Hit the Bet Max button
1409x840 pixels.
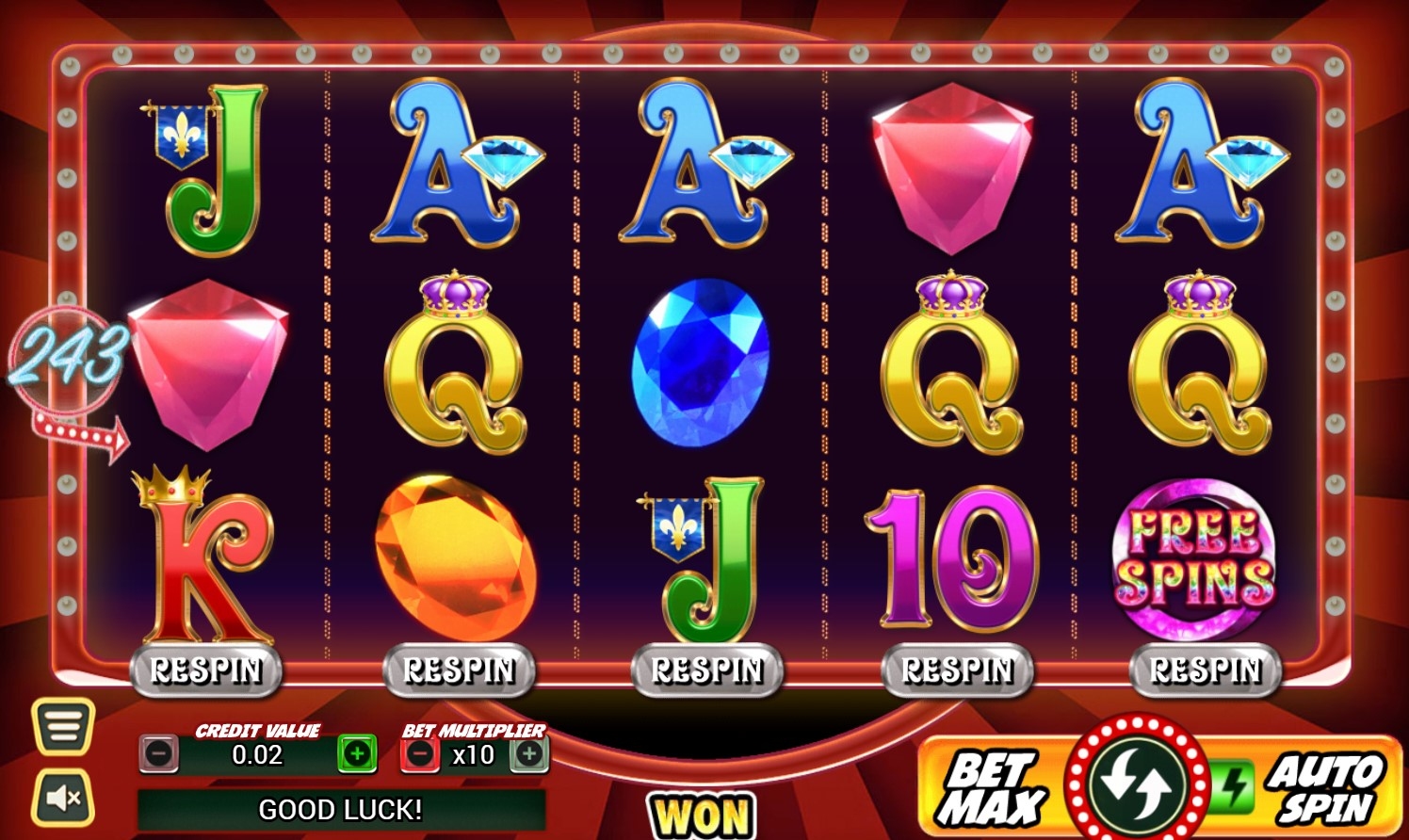coord(992,789)
